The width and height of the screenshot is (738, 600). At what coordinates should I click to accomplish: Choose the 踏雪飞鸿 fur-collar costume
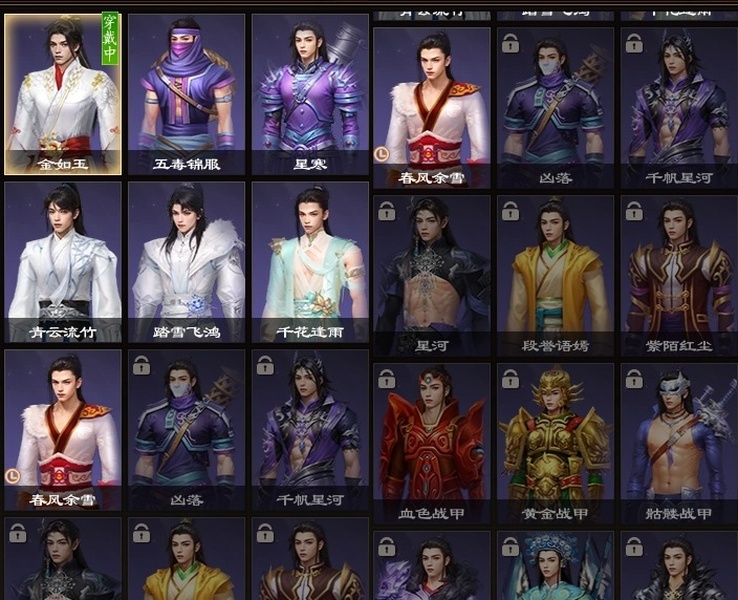[x=187, y=262]
